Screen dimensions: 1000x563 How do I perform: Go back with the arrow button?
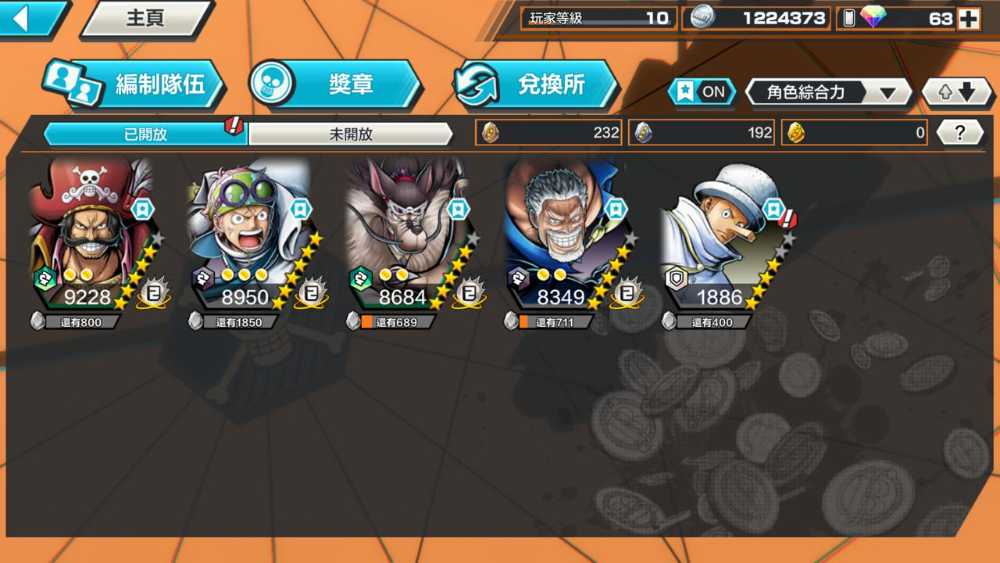28,18
